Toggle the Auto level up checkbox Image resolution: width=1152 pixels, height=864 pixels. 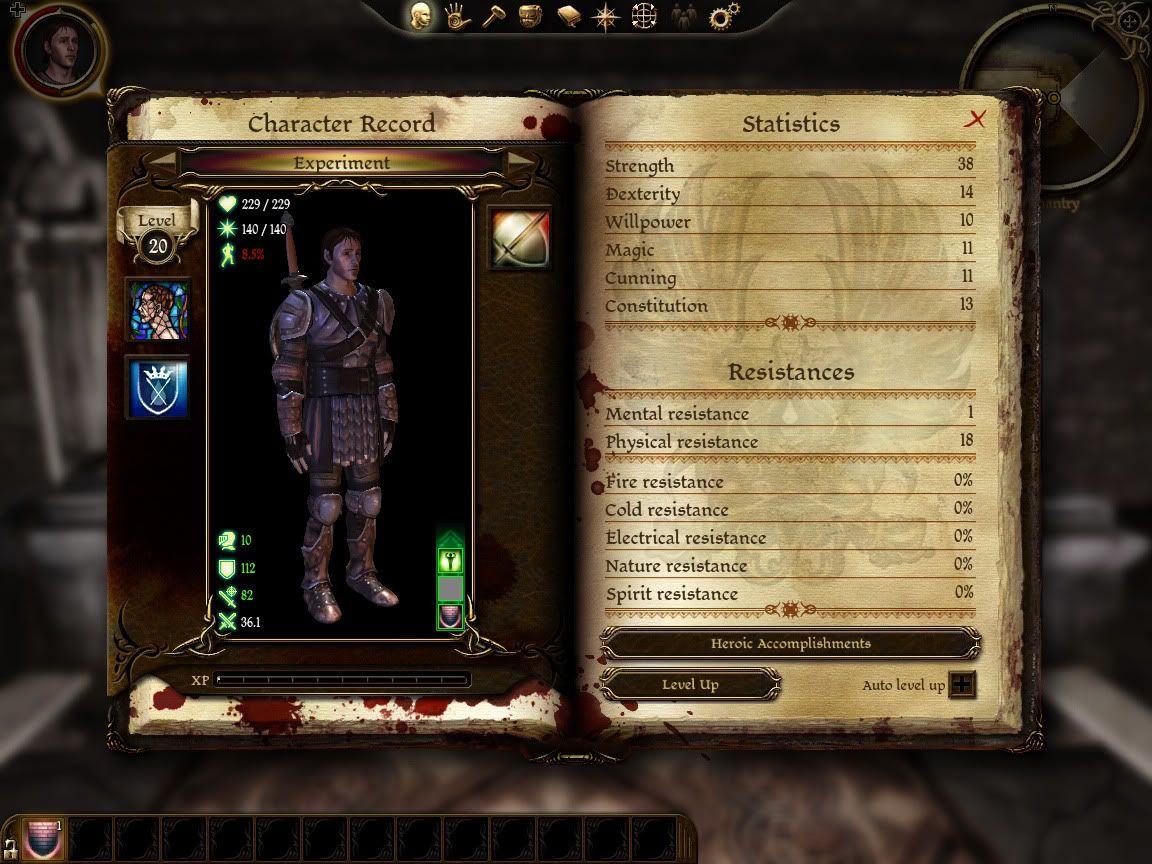[x=962, y=685]
